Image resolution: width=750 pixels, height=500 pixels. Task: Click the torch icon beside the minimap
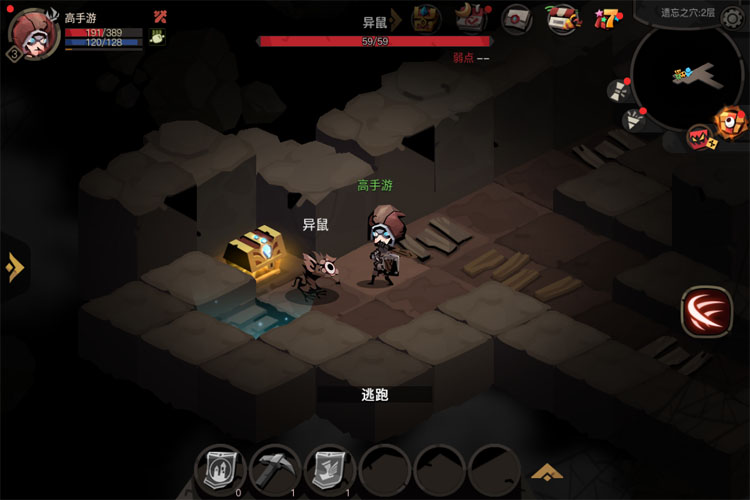coord(634,121)
